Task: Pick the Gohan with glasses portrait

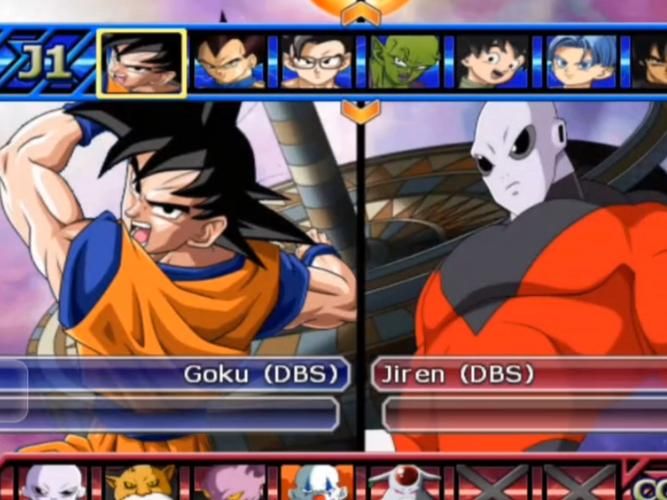Action: point(316,63)
